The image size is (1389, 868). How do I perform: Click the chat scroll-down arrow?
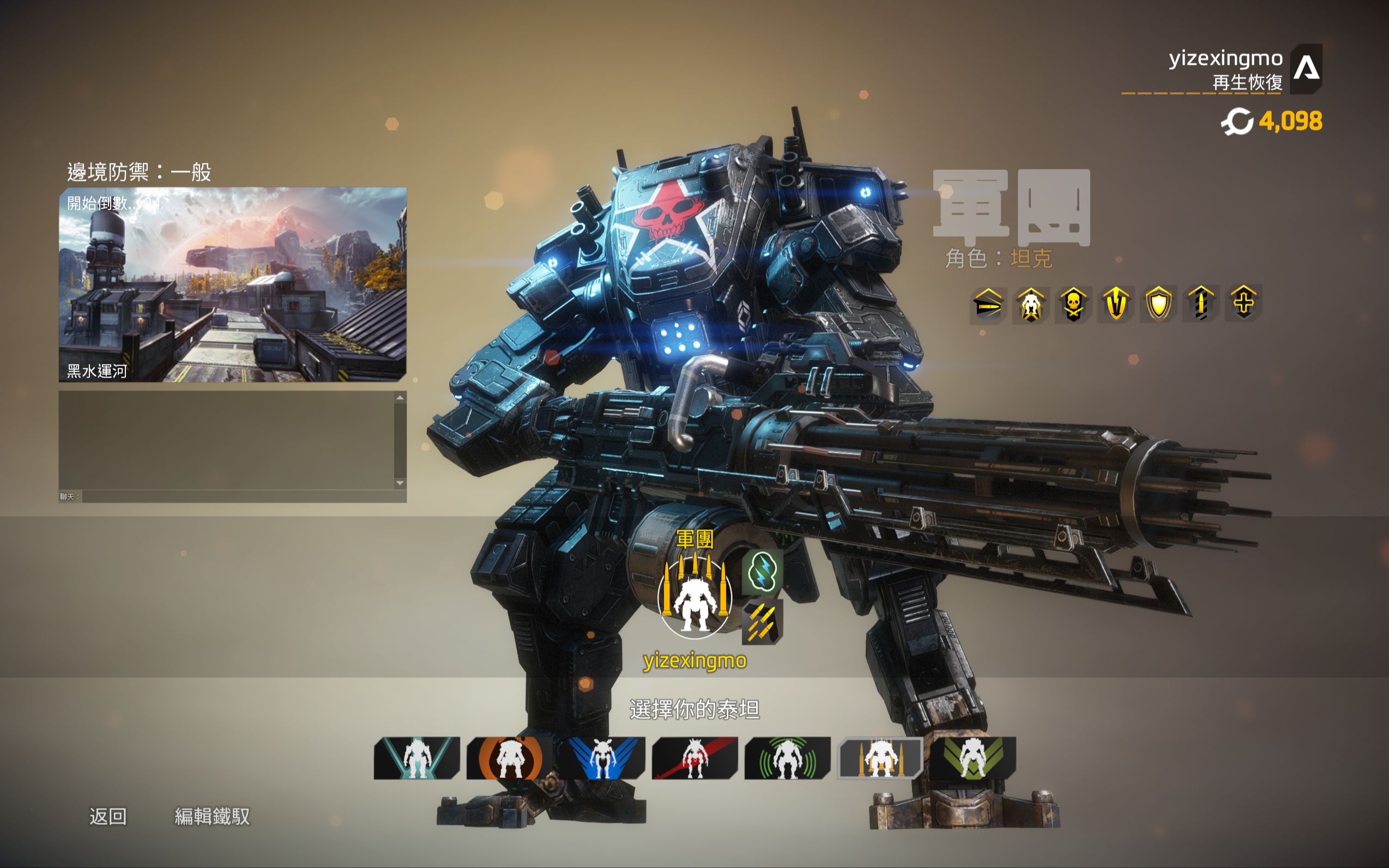click(400, 483)
